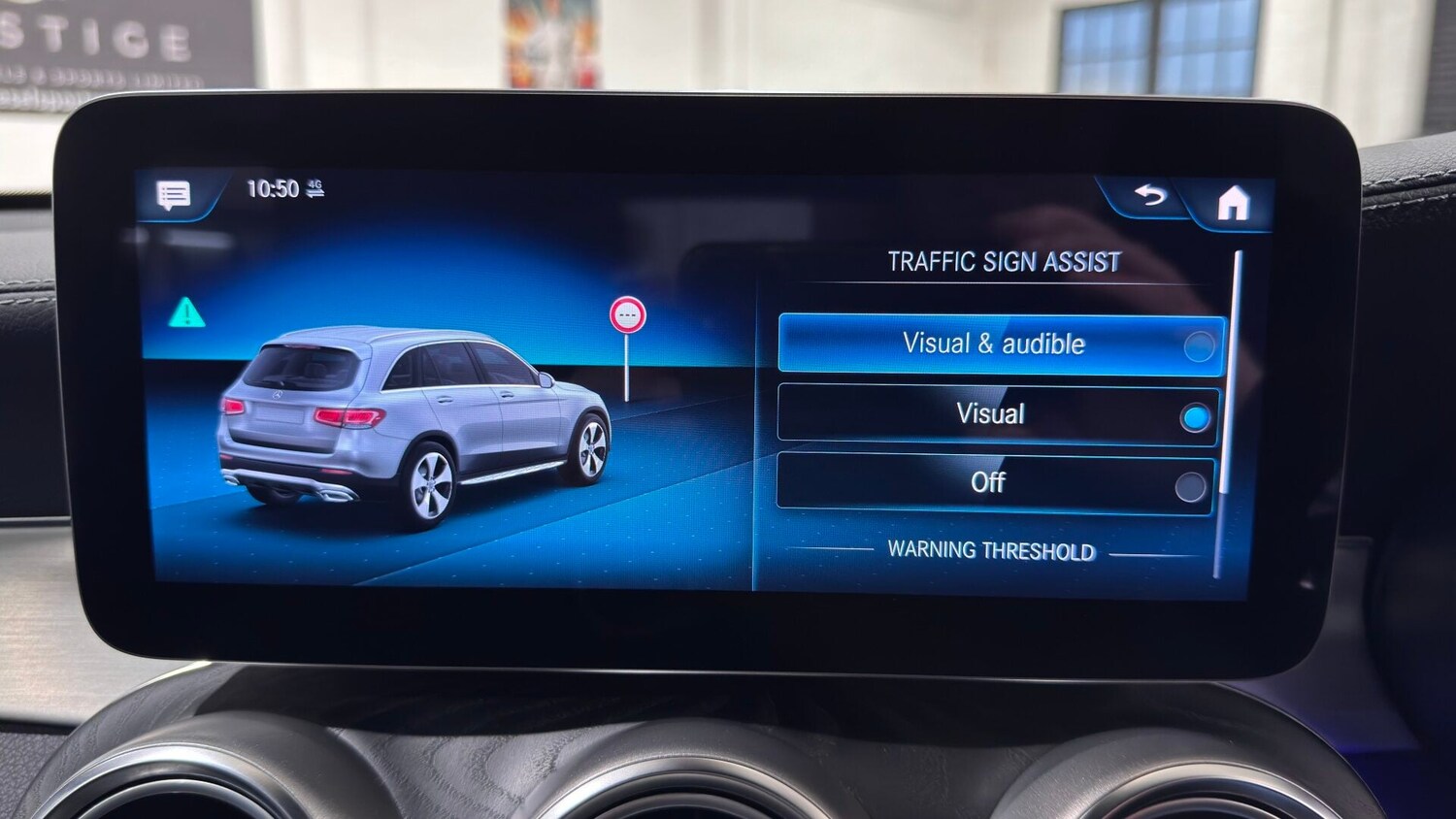This screenshot has height=819, width=1456.
Task: Click the green warning triangle icon
Action: pos(184,311)
